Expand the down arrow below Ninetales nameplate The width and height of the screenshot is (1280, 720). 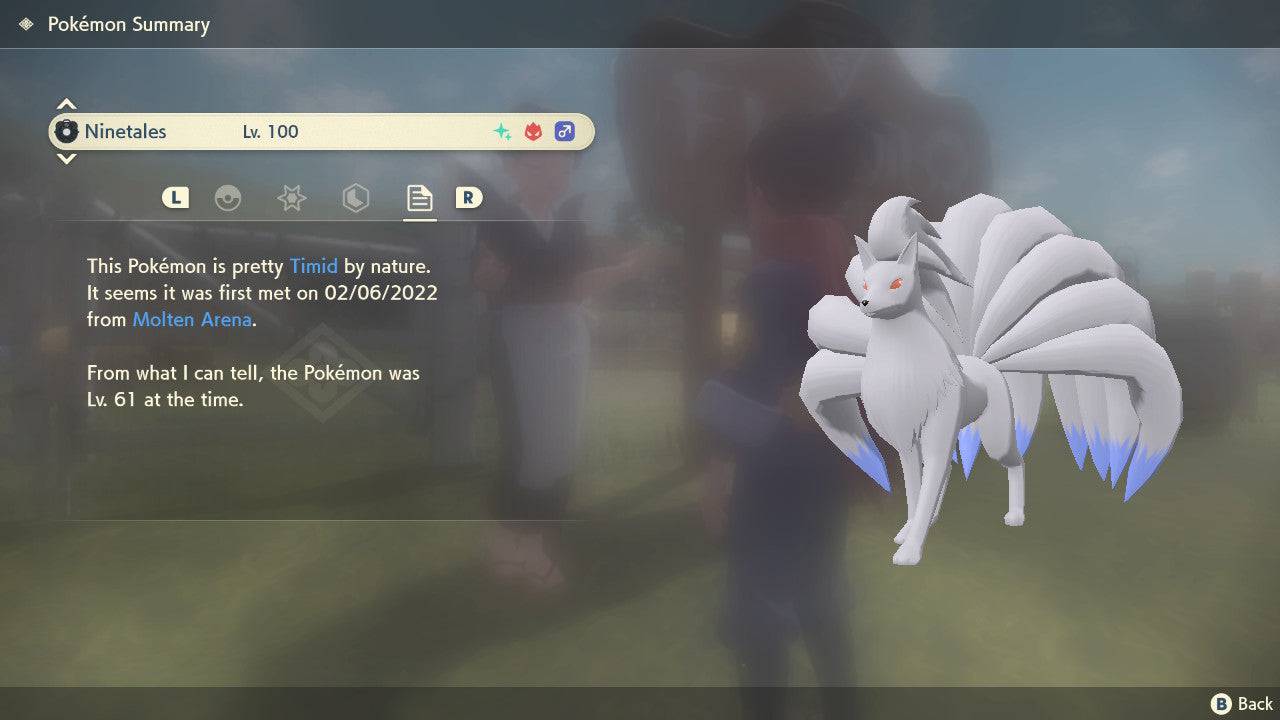(x=66, y=159)
